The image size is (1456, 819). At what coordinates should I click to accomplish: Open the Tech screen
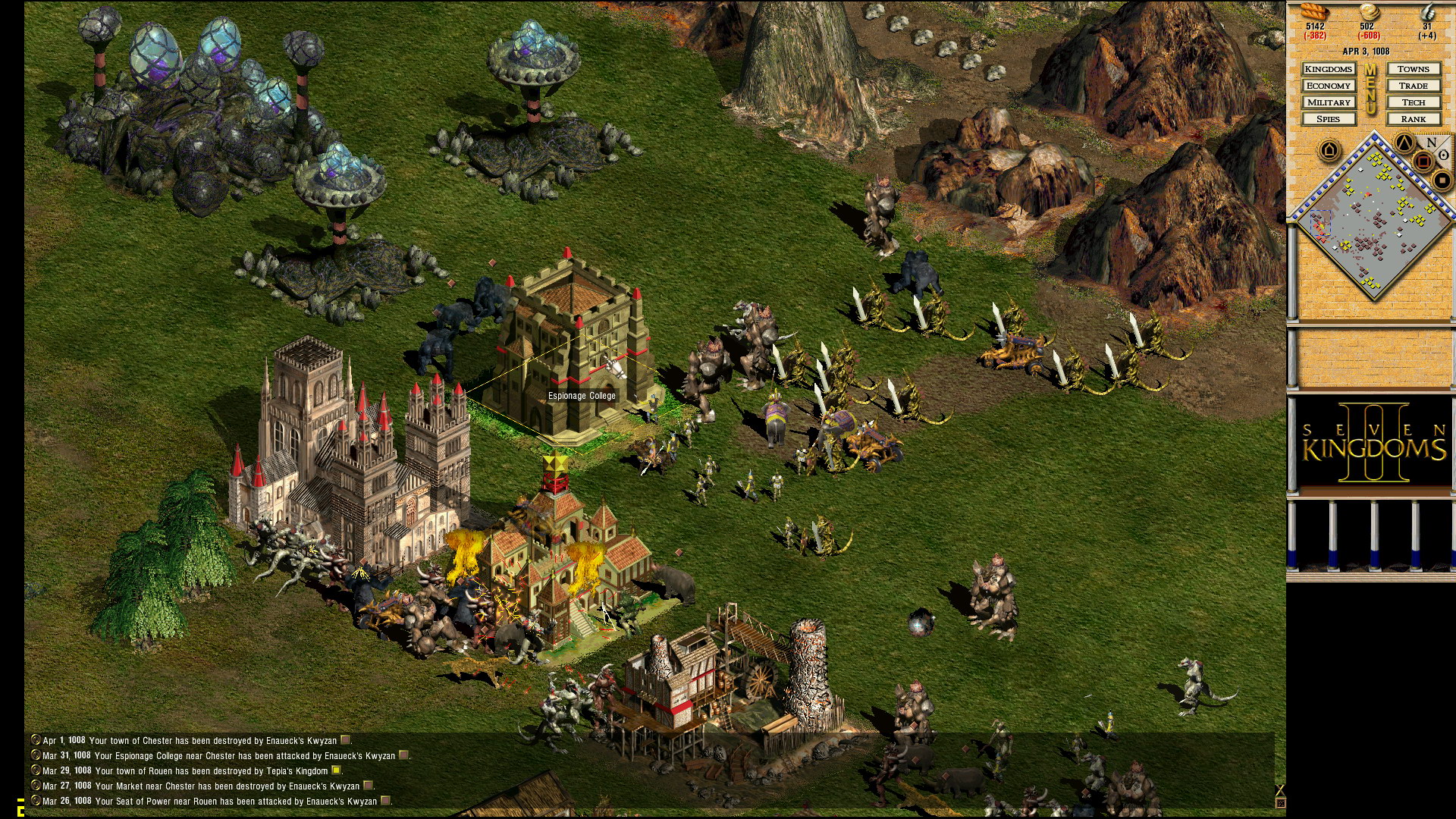[1413, 102]
